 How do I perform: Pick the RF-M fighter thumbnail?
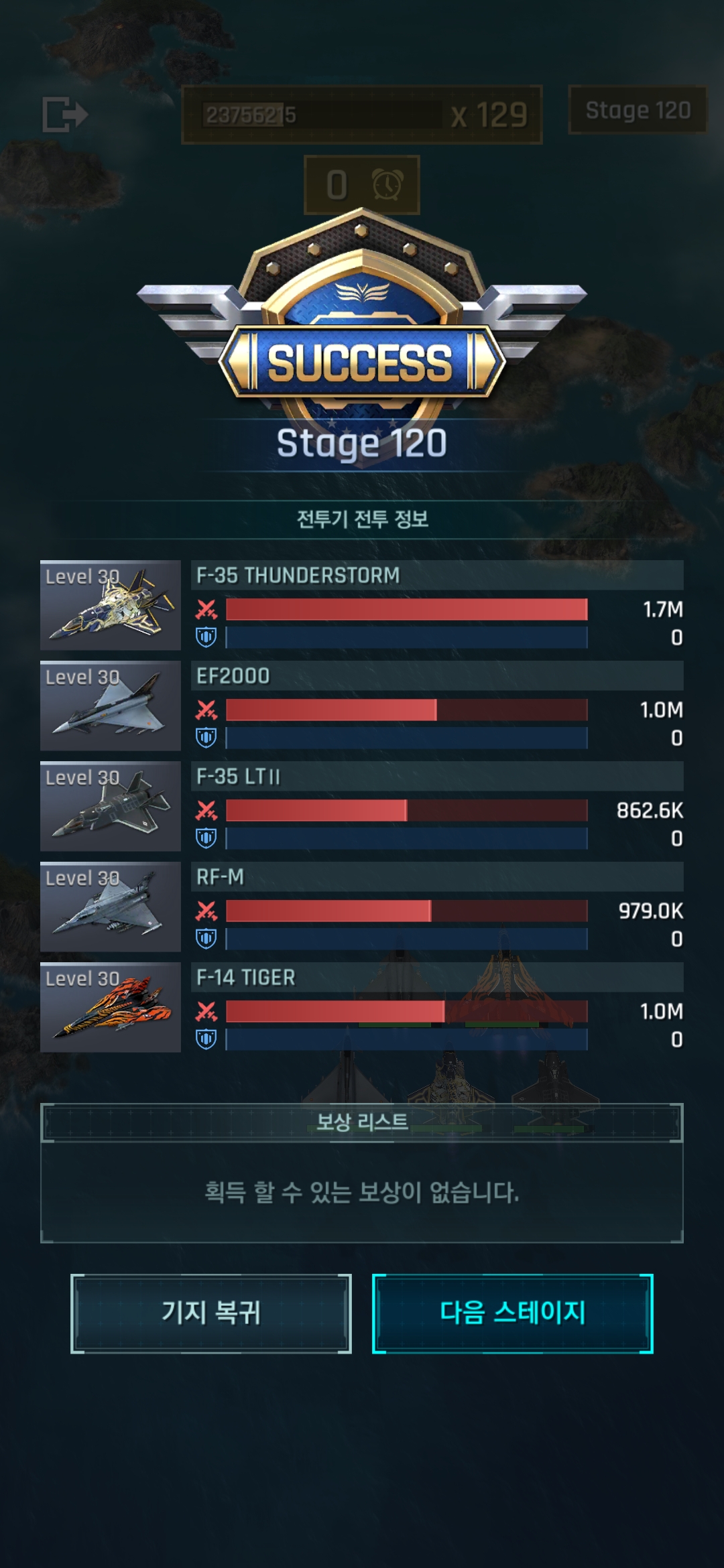point(111,907)
